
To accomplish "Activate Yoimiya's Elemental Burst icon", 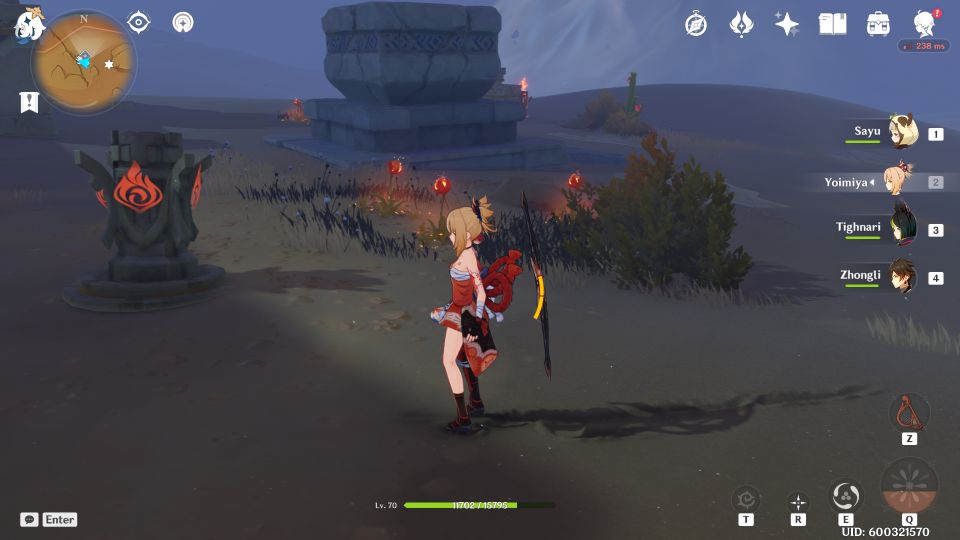I will [909, 486].
